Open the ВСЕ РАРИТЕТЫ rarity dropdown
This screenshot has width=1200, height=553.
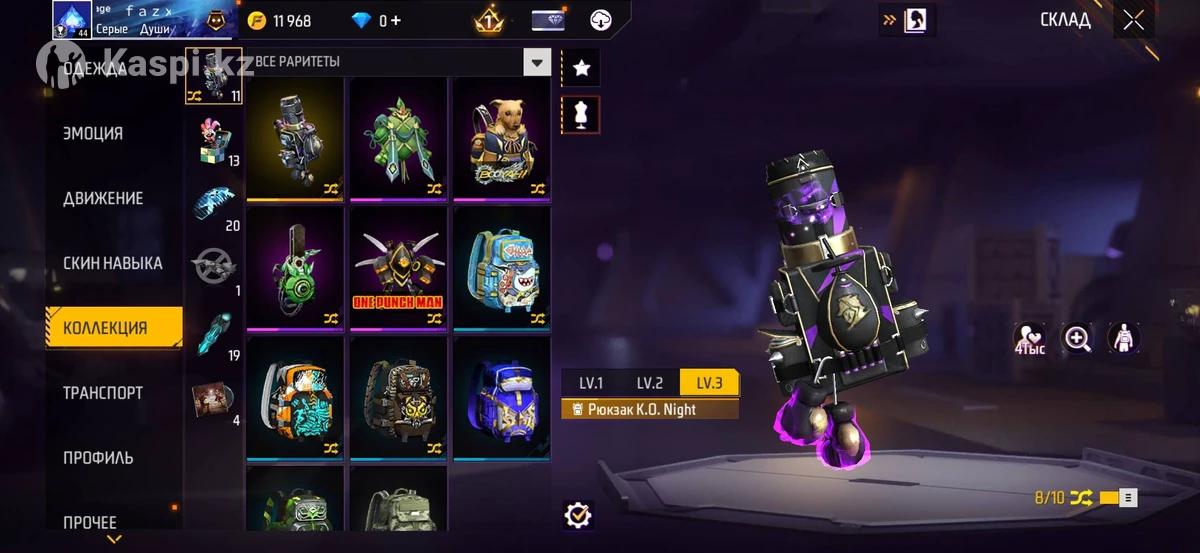538,62
